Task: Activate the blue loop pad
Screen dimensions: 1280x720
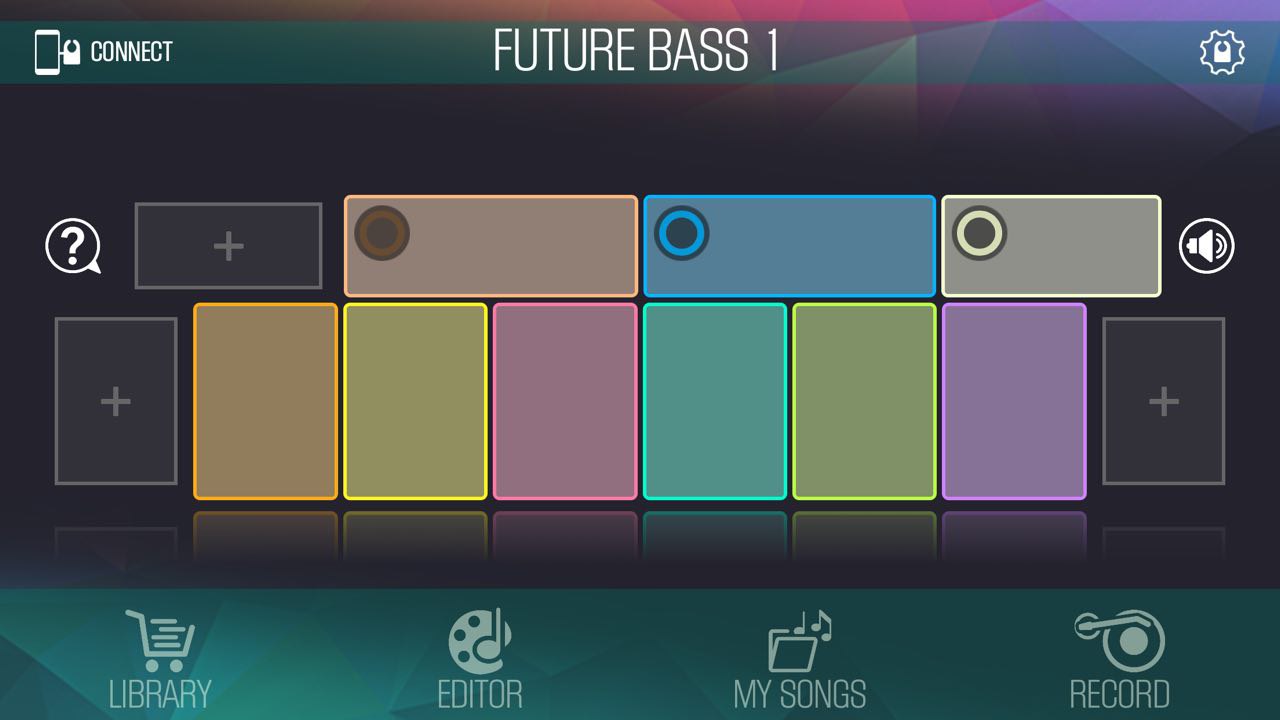Action: coord(790,246)
